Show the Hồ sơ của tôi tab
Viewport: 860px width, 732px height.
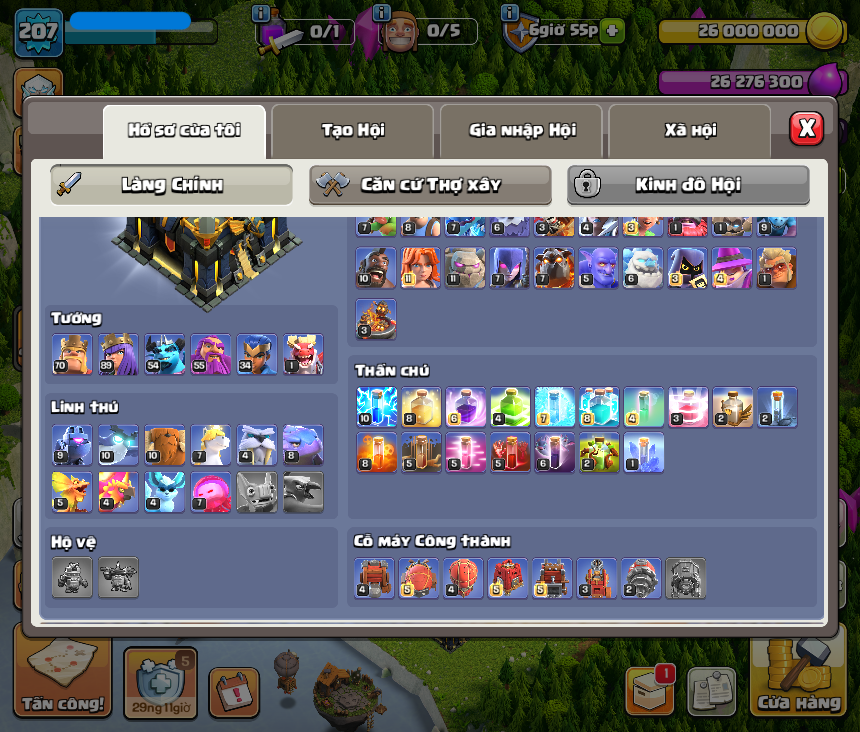184,130
